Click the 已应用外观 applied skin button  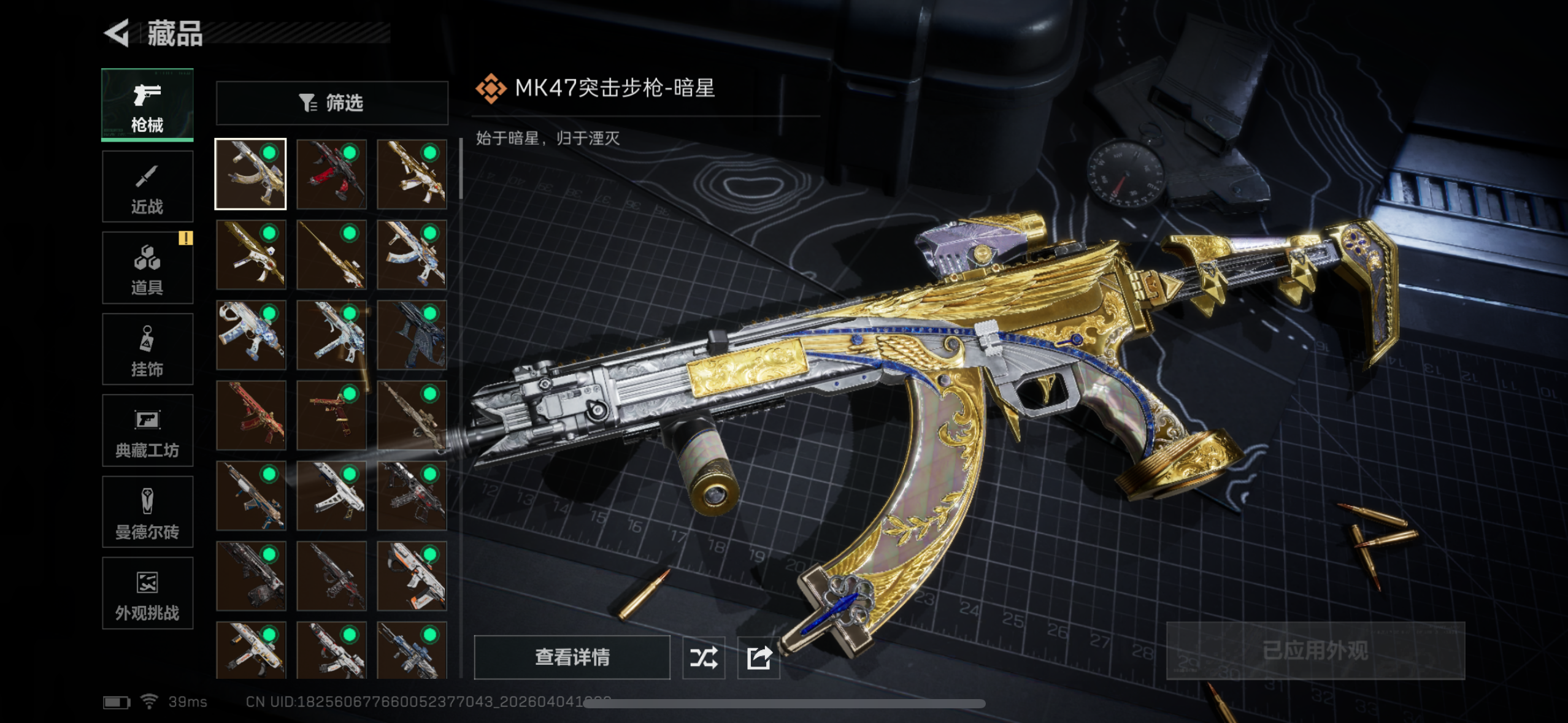(x=1315, y=651)
